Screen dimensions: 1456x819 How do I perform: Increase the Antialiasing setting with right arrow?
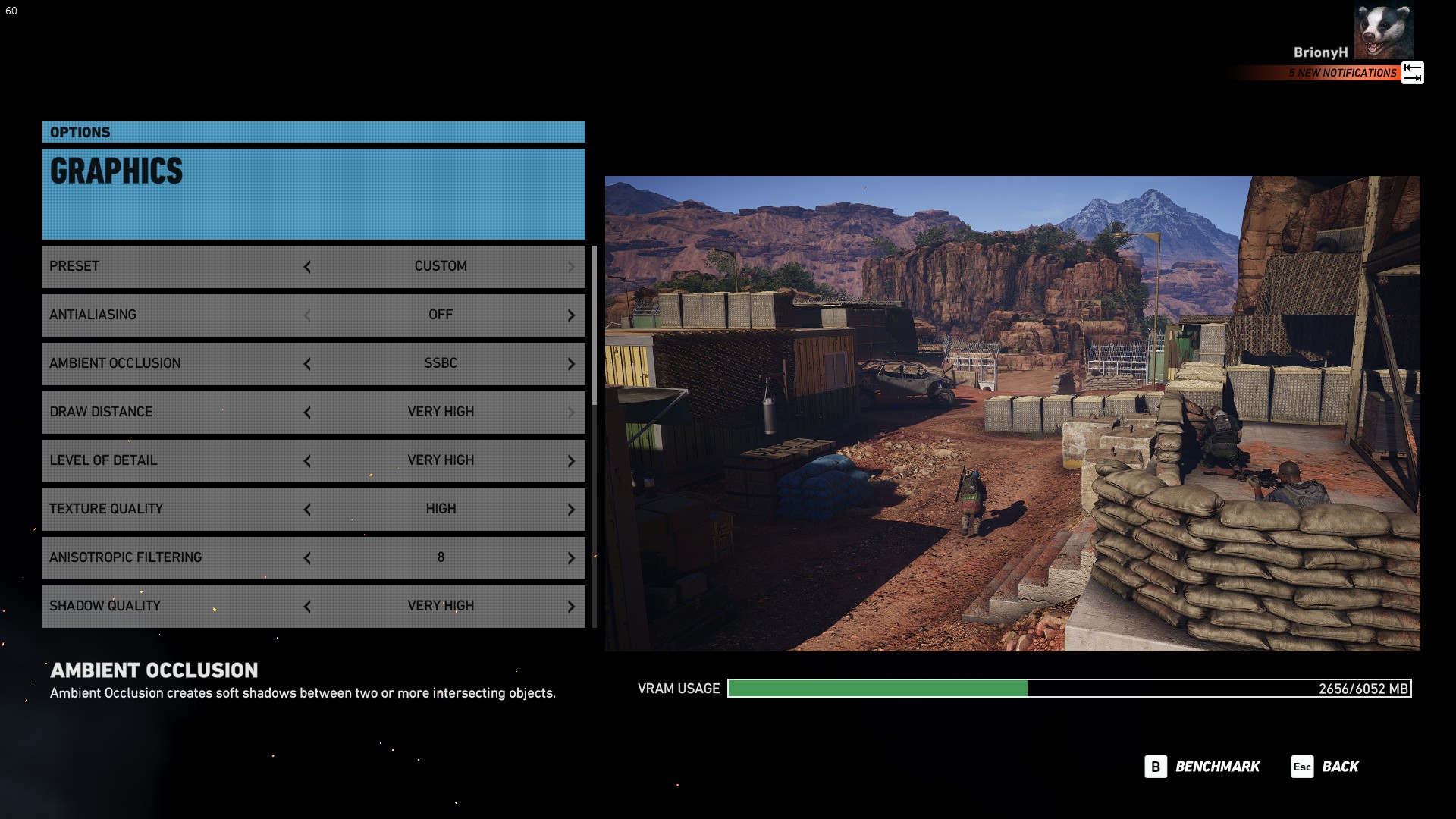[x=571, y=315]
